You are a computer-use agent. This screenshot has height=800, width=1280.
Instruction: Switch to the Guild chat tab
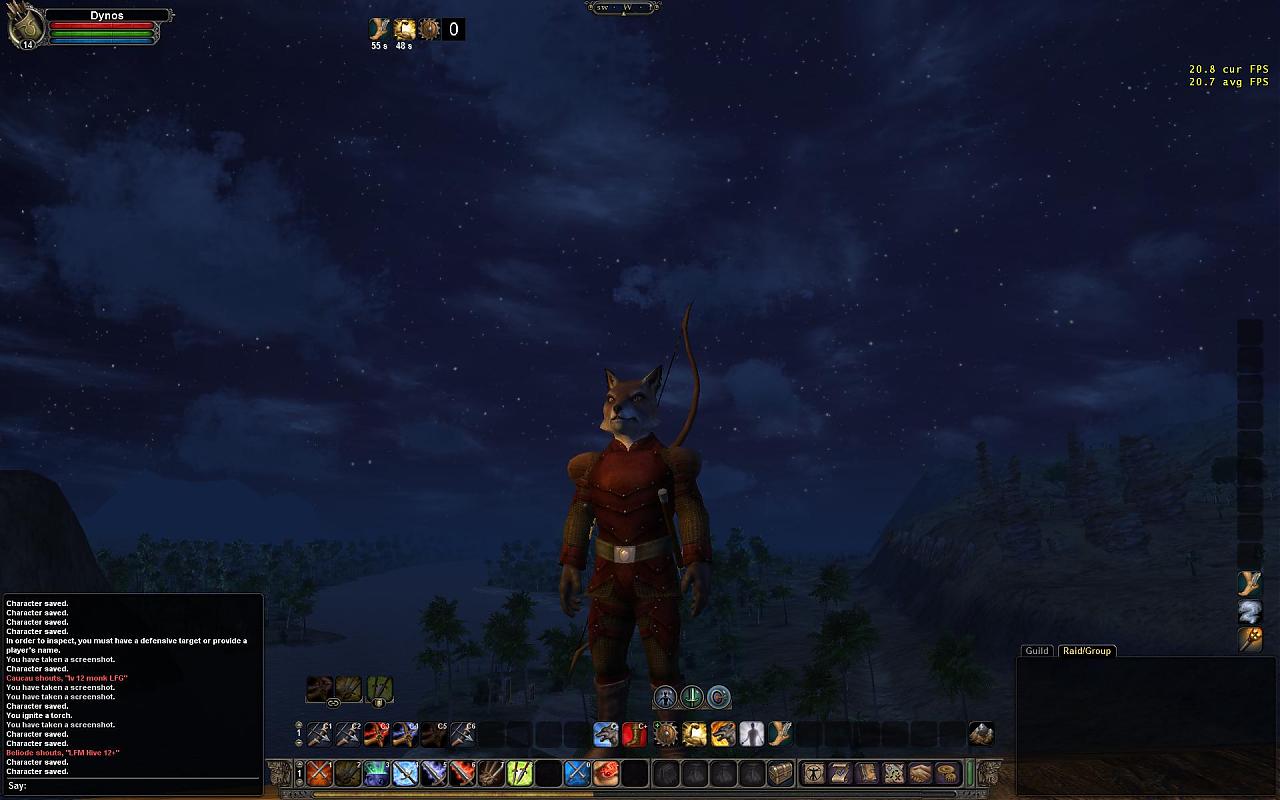click(1037, 651)
